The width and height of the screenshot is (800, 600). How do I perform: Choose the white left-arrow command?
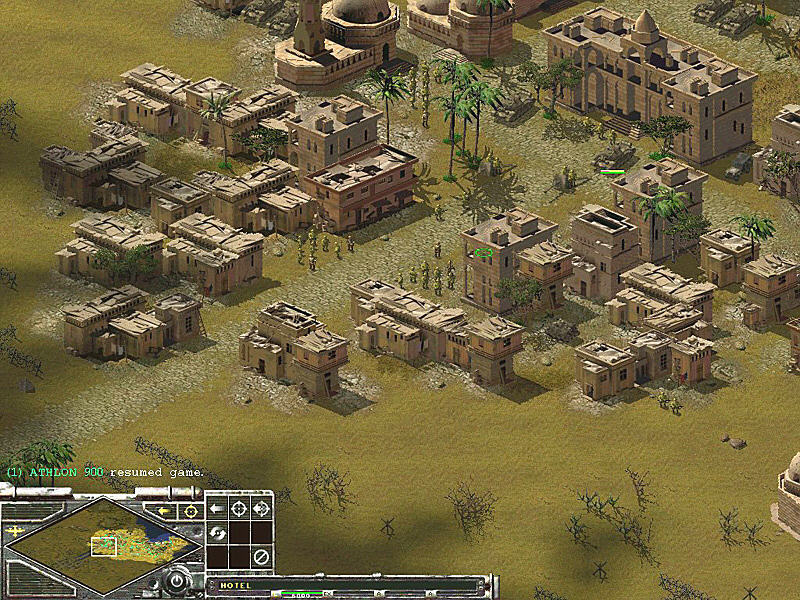[216, 508]
